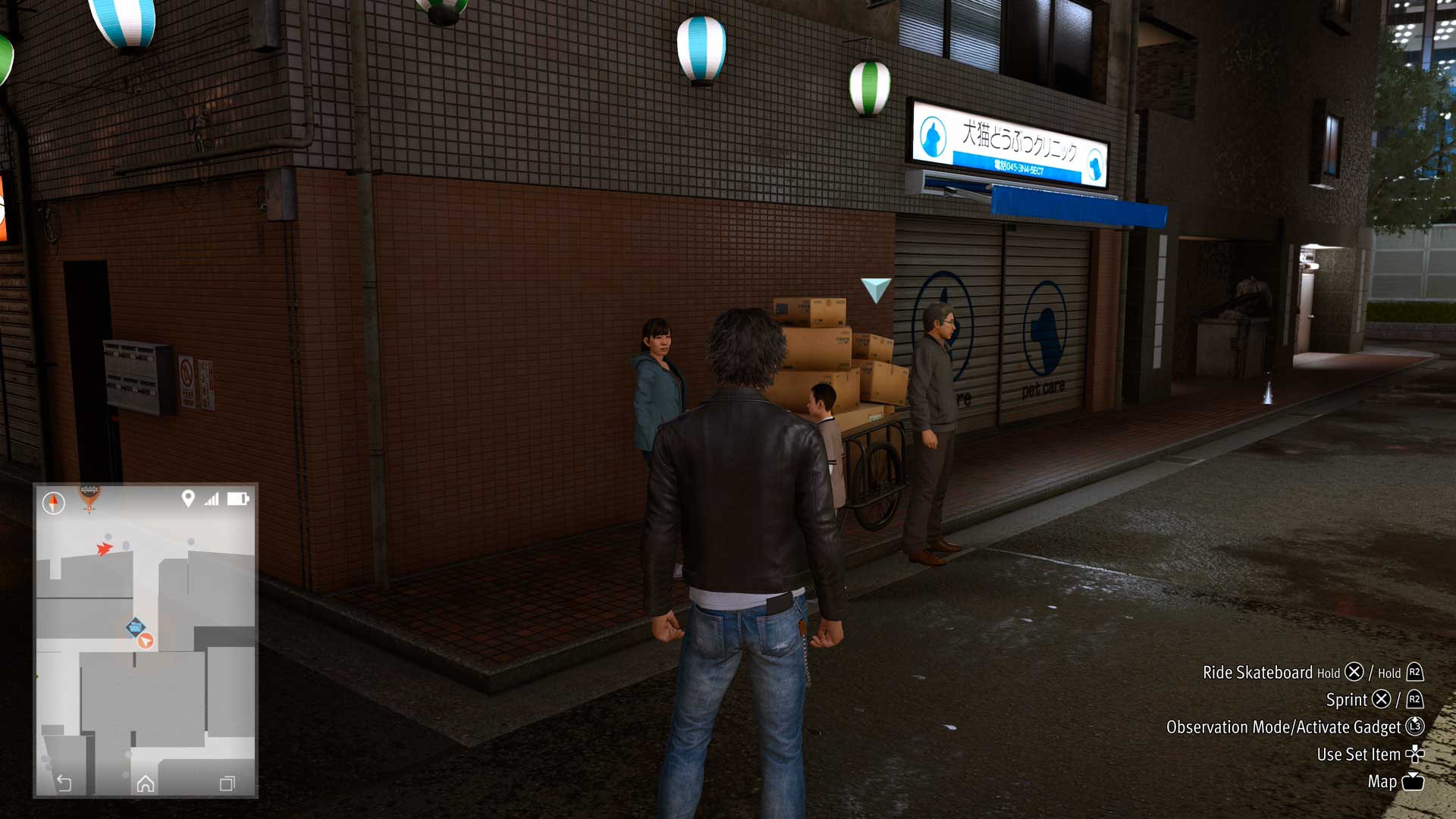Click the red enemy arrow marker on minimap
The height and width of the screenshot is (819, 1456).
tap(104, 548)
